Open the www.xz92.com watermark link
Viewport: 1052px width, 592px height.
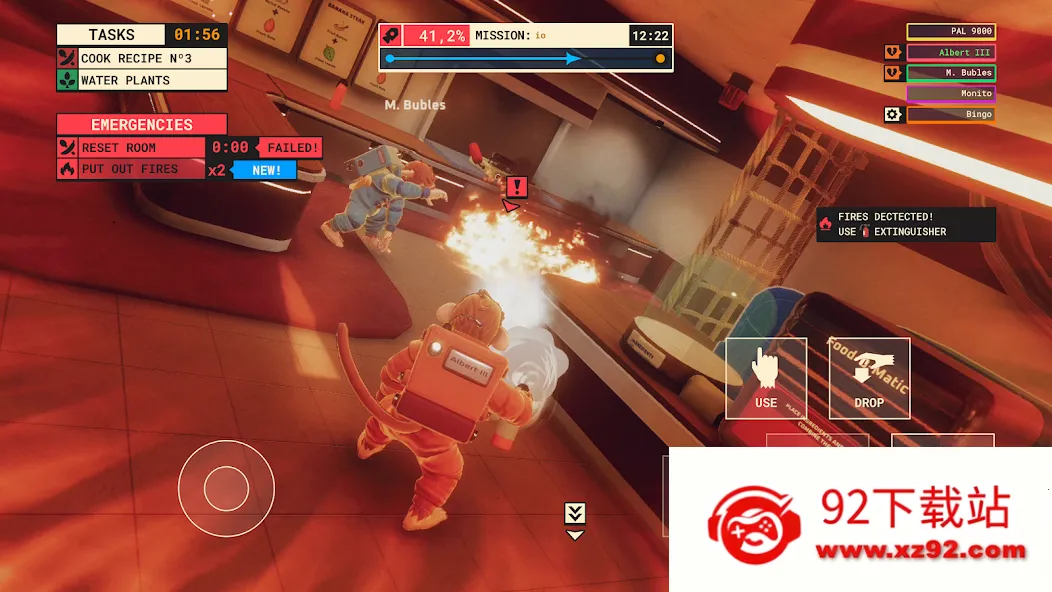pyautogui.click(x=920, y=550)
